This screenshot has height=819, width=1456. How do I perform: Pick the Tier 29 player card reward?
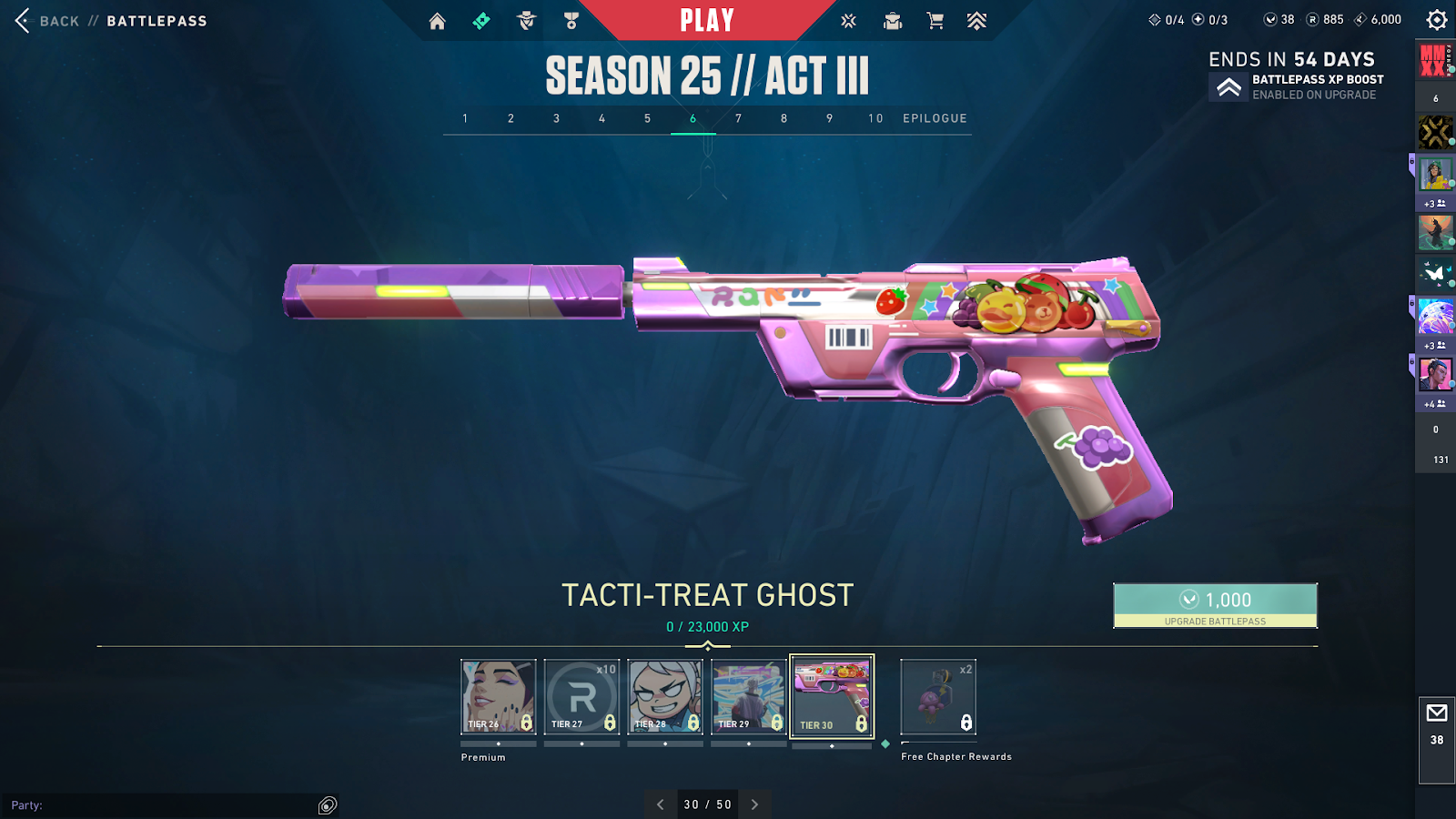(x=748, y=696)
